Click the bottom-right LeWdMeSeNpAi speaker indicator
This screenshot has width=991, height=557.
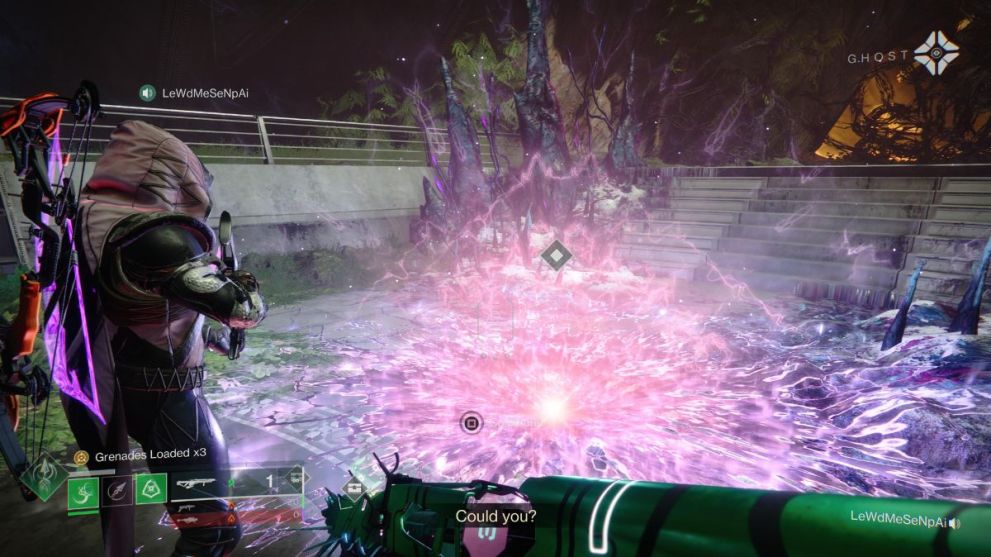point(955,518)
